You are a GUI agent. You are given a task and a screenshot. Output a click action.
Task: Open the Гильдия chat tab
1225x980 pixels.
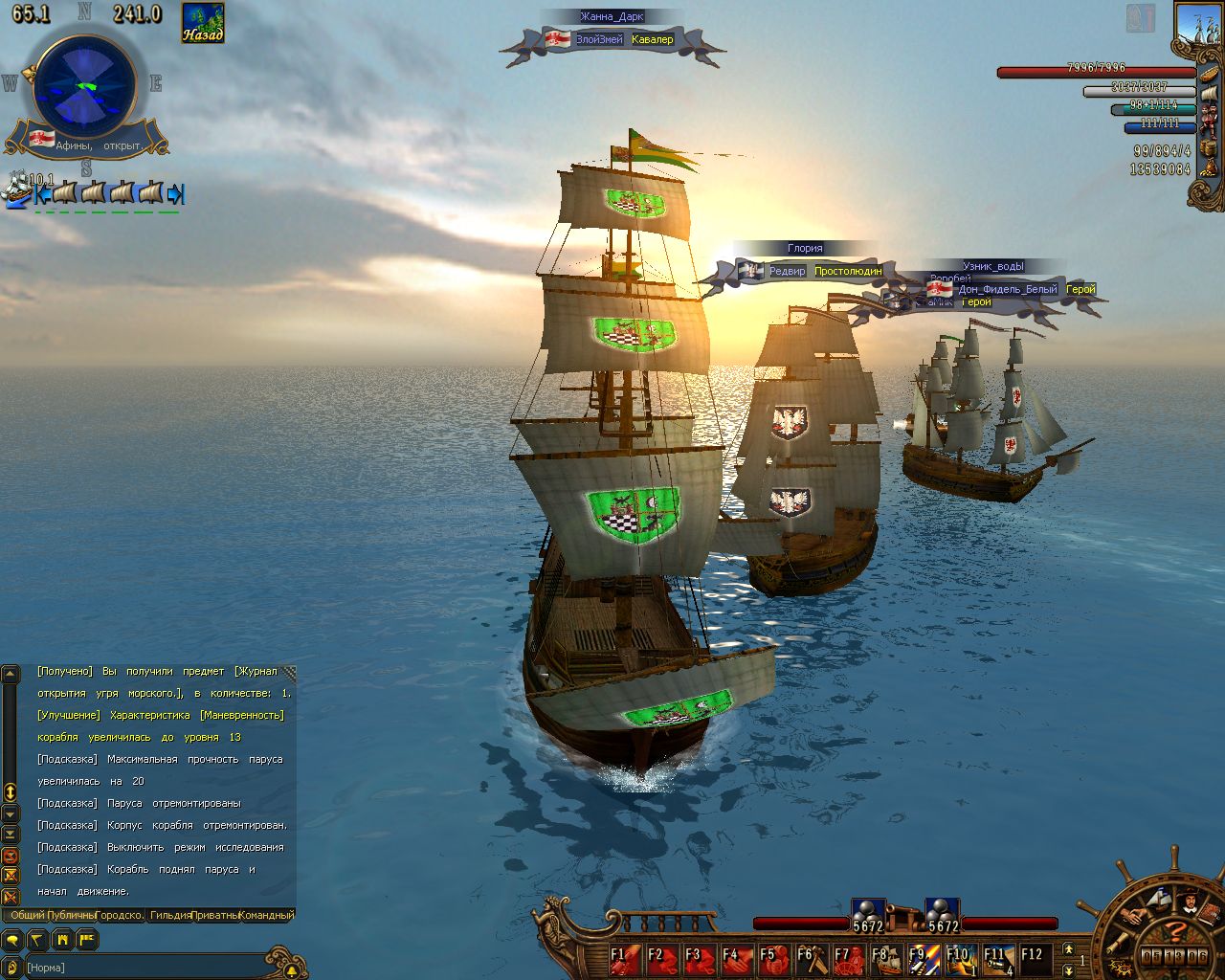170,915
